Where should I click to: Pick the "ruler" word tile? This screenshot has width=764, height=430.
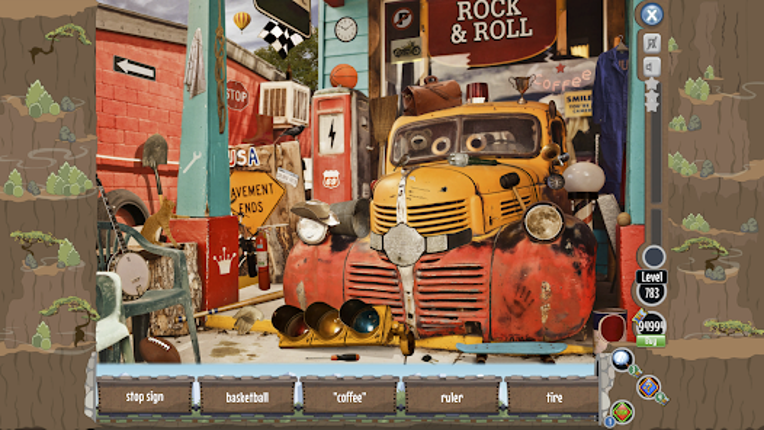(452, 396)
